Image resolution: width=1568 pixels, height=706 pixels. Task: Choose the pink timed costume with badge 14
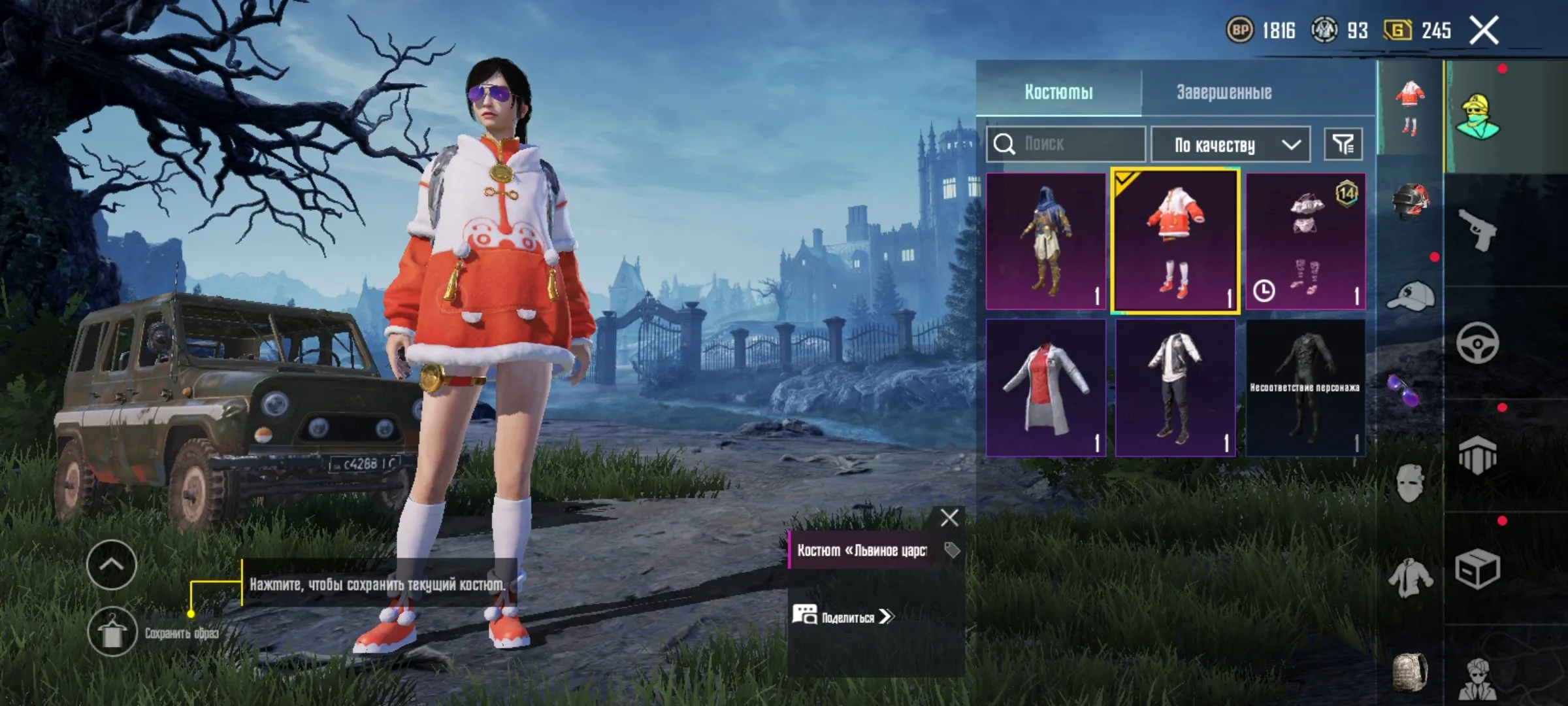(x=1305, y=241)
